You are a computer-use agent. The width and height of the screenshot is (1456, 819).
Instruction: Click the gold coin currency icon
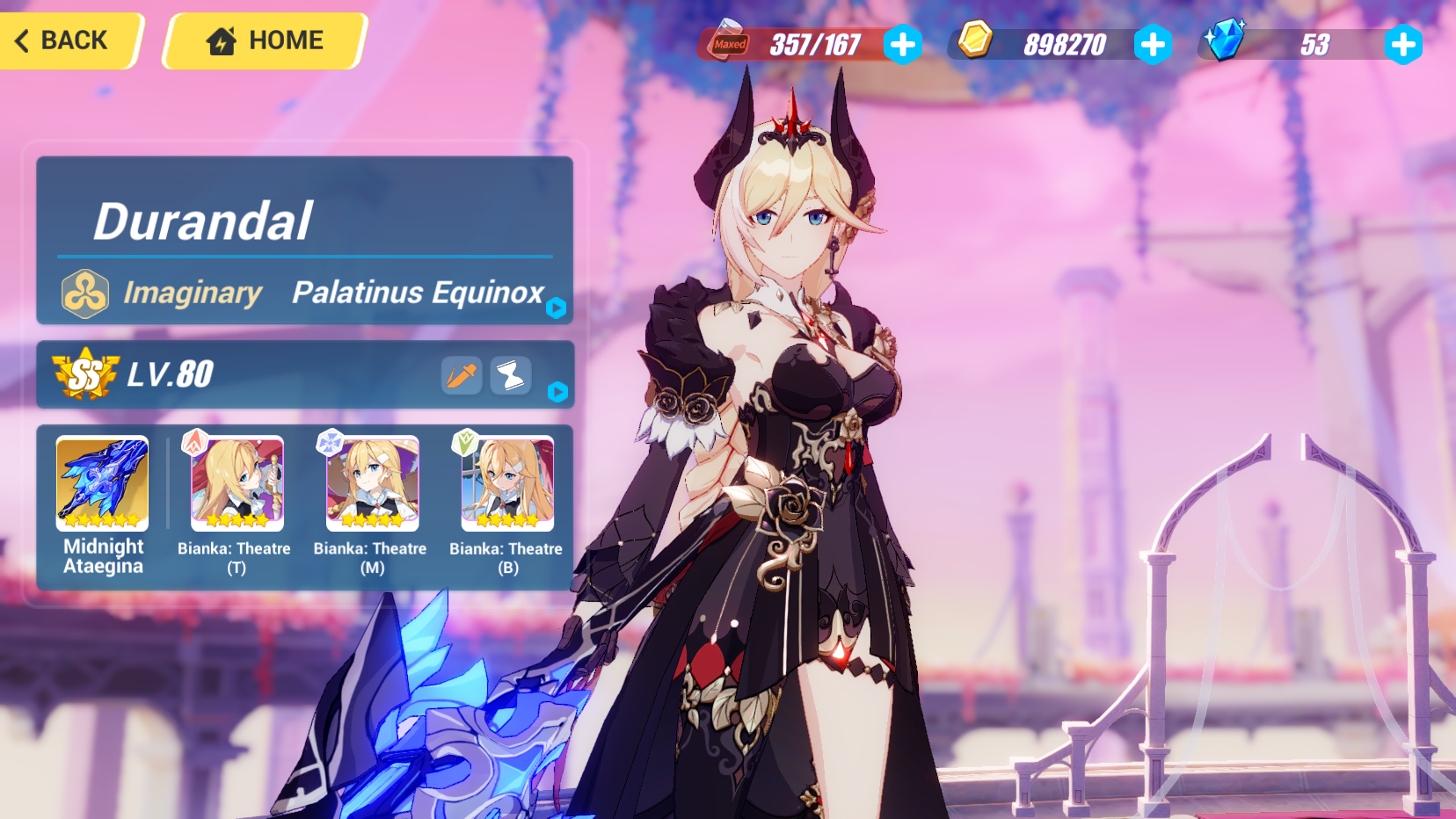[976, 40]
